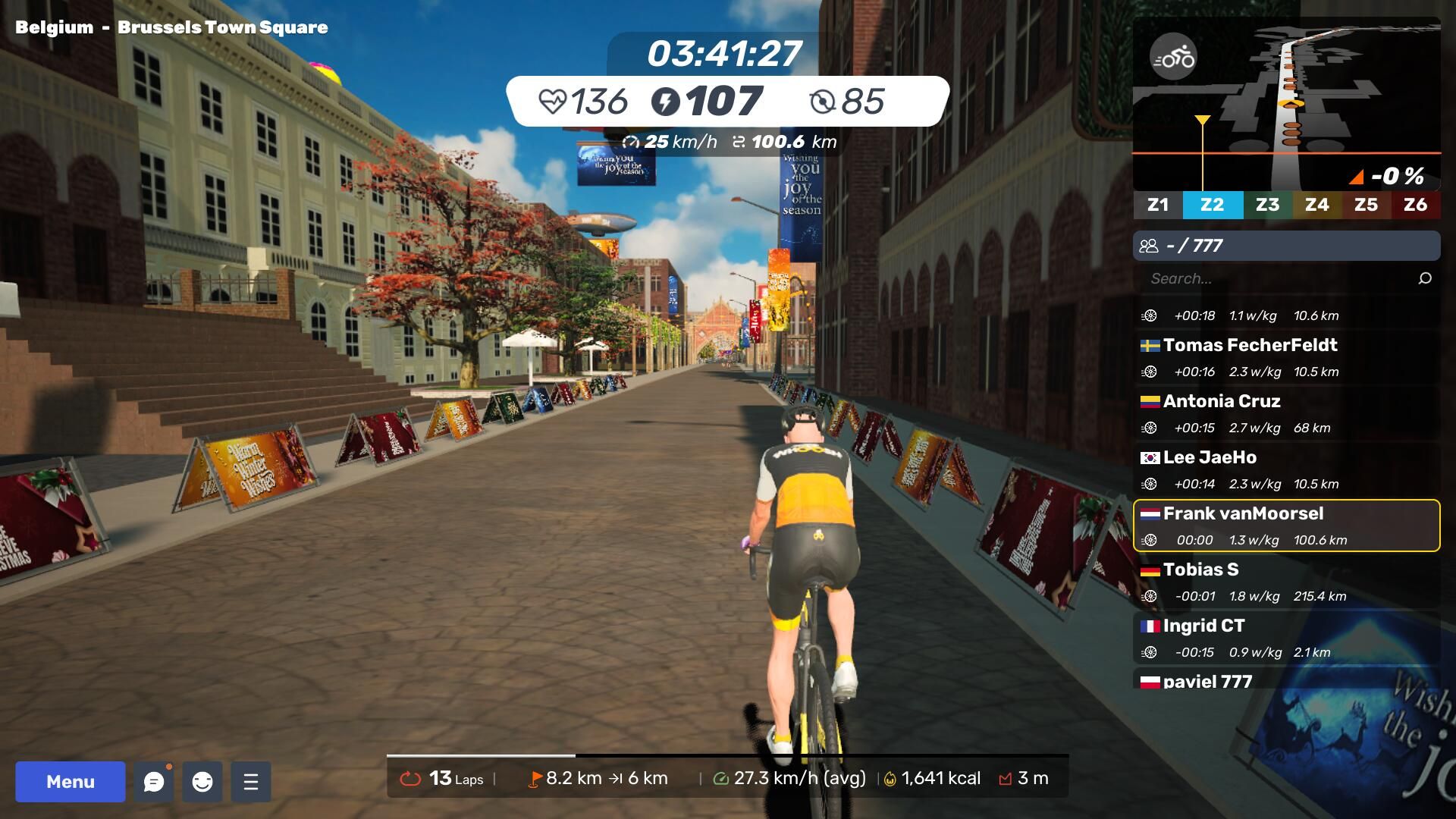
Task: Click the cyclist icon on minimap
Action: tap(1173, 57)
